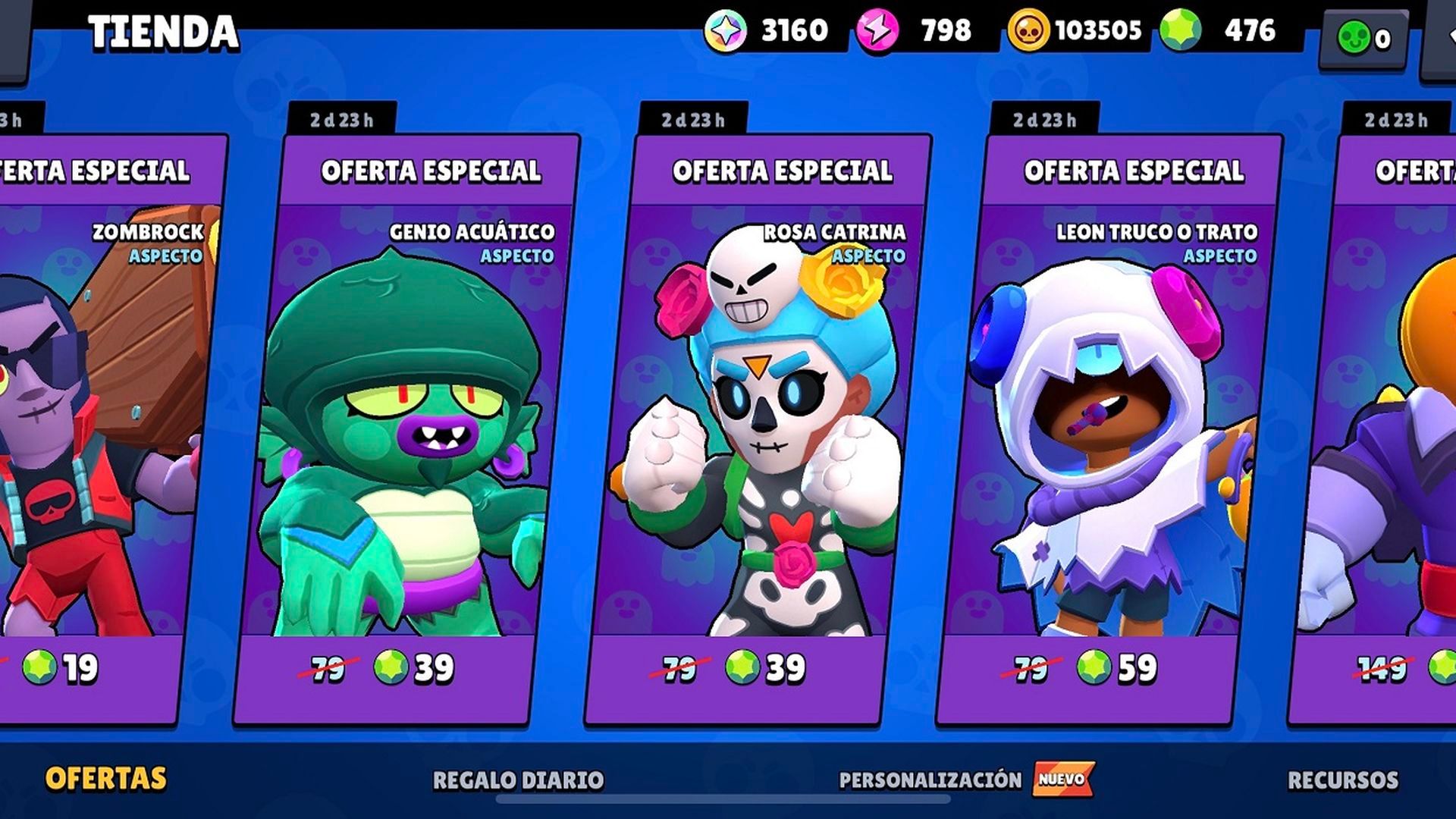Screen dimensions: 1456x819
Task: Switch to the Ofertas tab
Action: click(x=105, y=779)
